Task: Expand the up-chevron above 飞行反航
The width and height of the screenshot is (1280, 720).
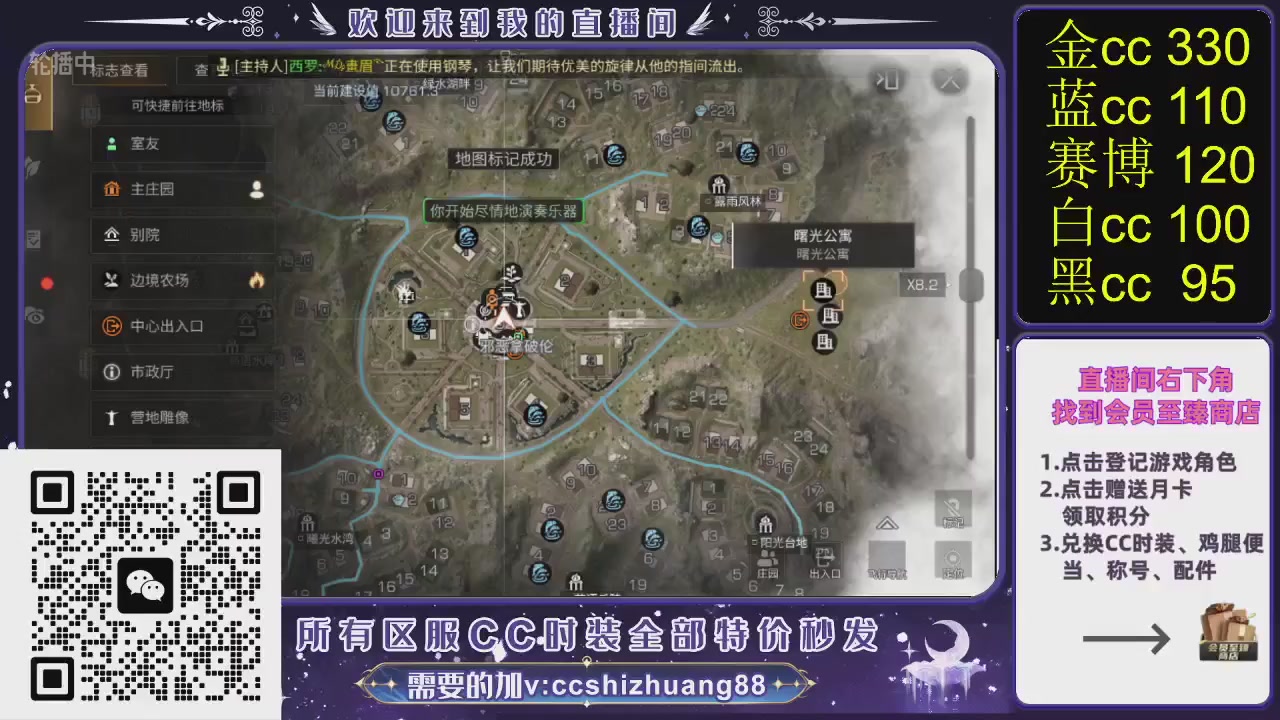Action: point(886,523)
